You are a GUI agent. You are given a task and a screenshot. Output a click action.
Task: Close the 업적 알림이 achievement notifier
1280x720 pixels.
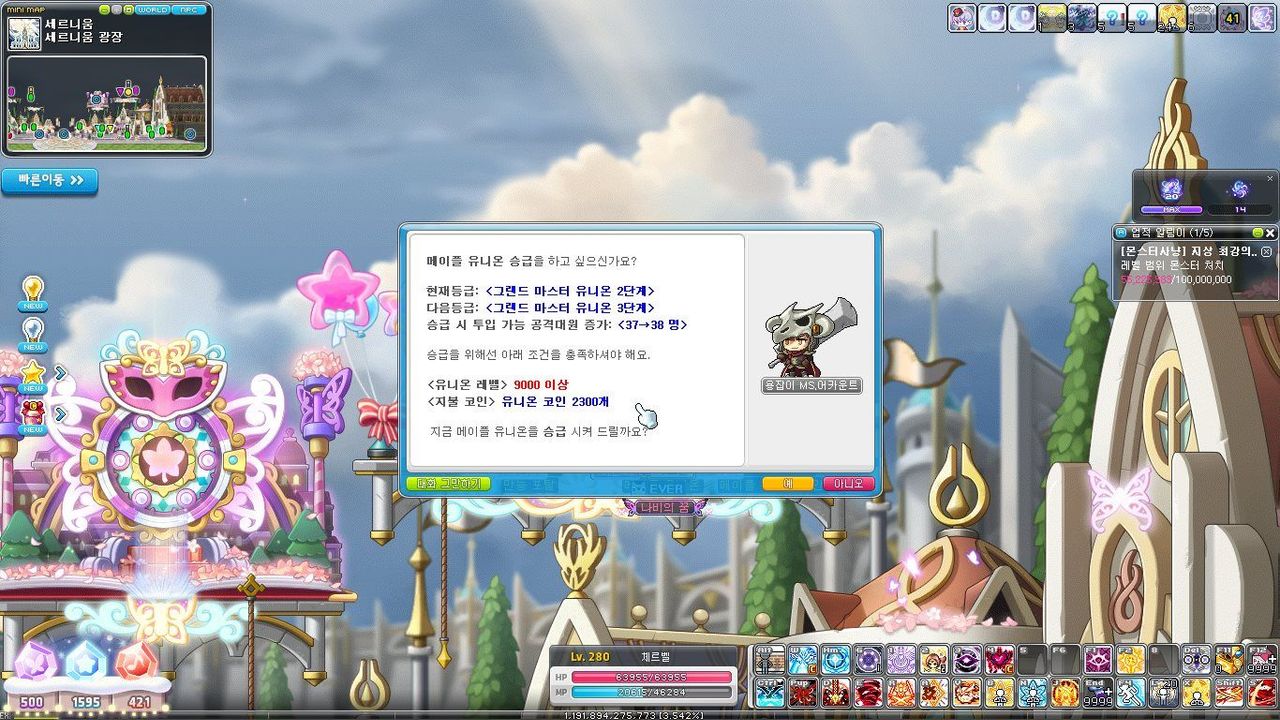(1268, 231)
